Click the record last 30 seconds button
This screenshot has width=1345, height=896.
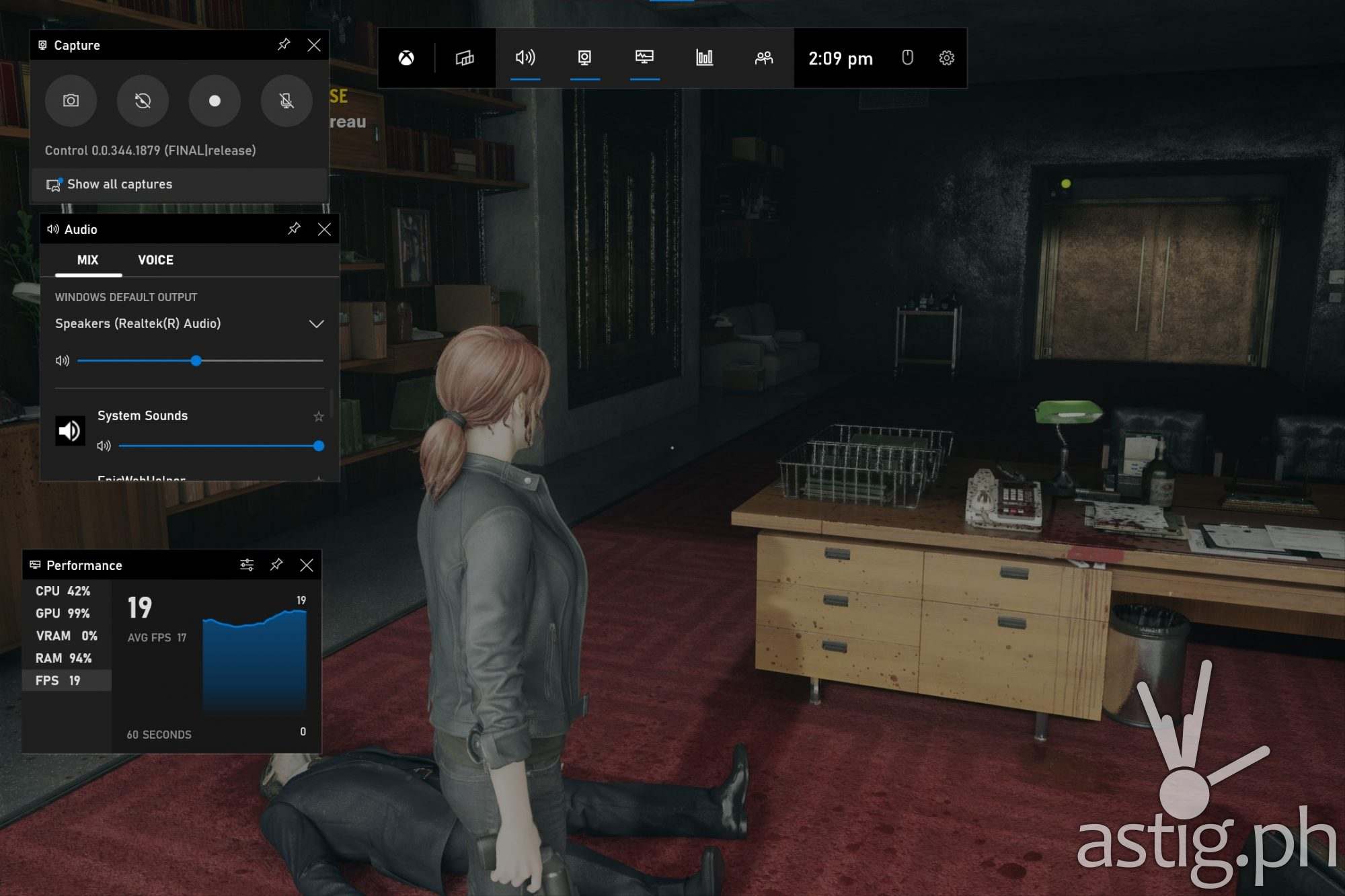(x=143, y=101)
